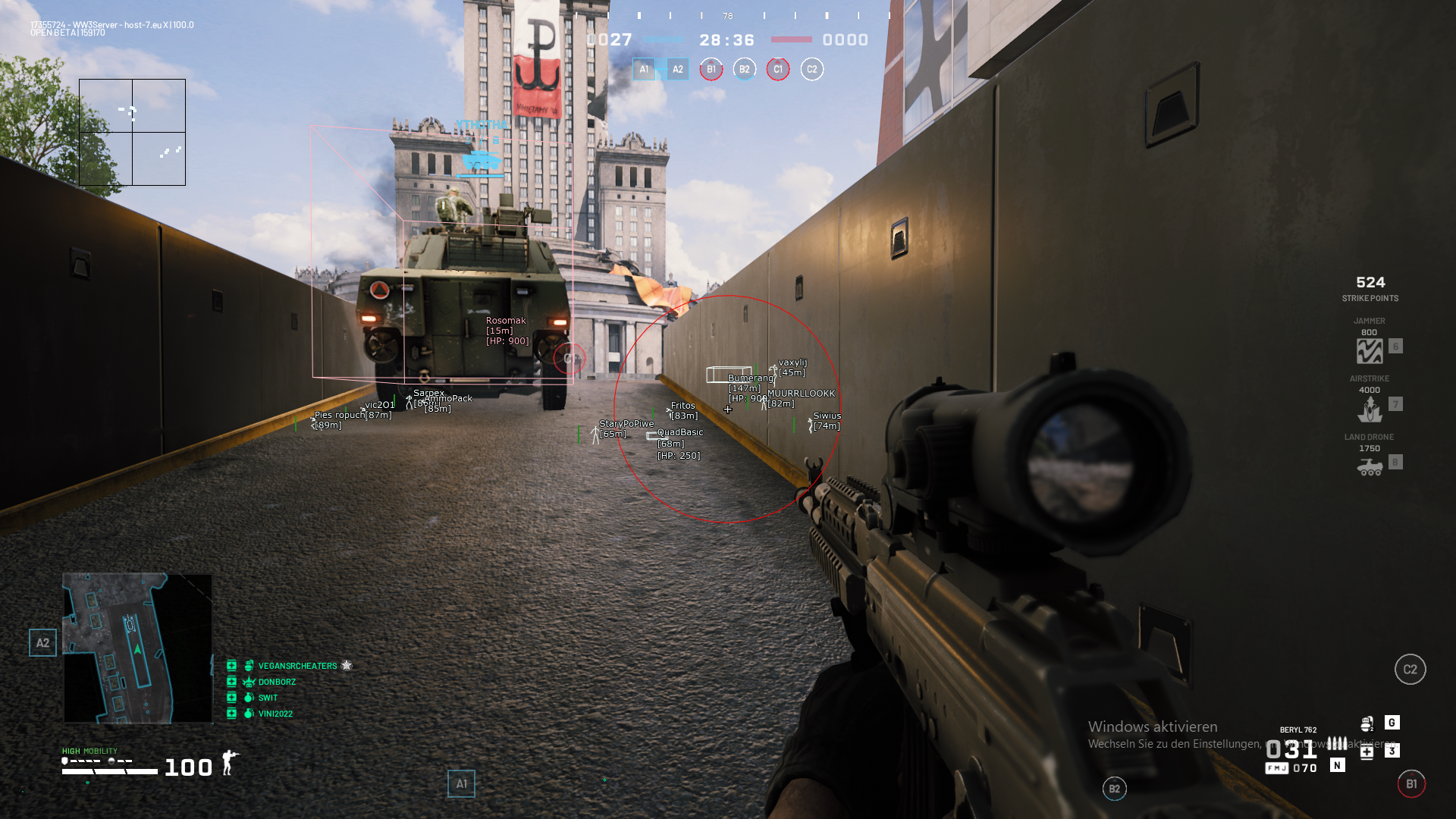The height and width of the screenshot is (819, 1456).
Task: Activate the Jammer strike
Action: 1370,350
